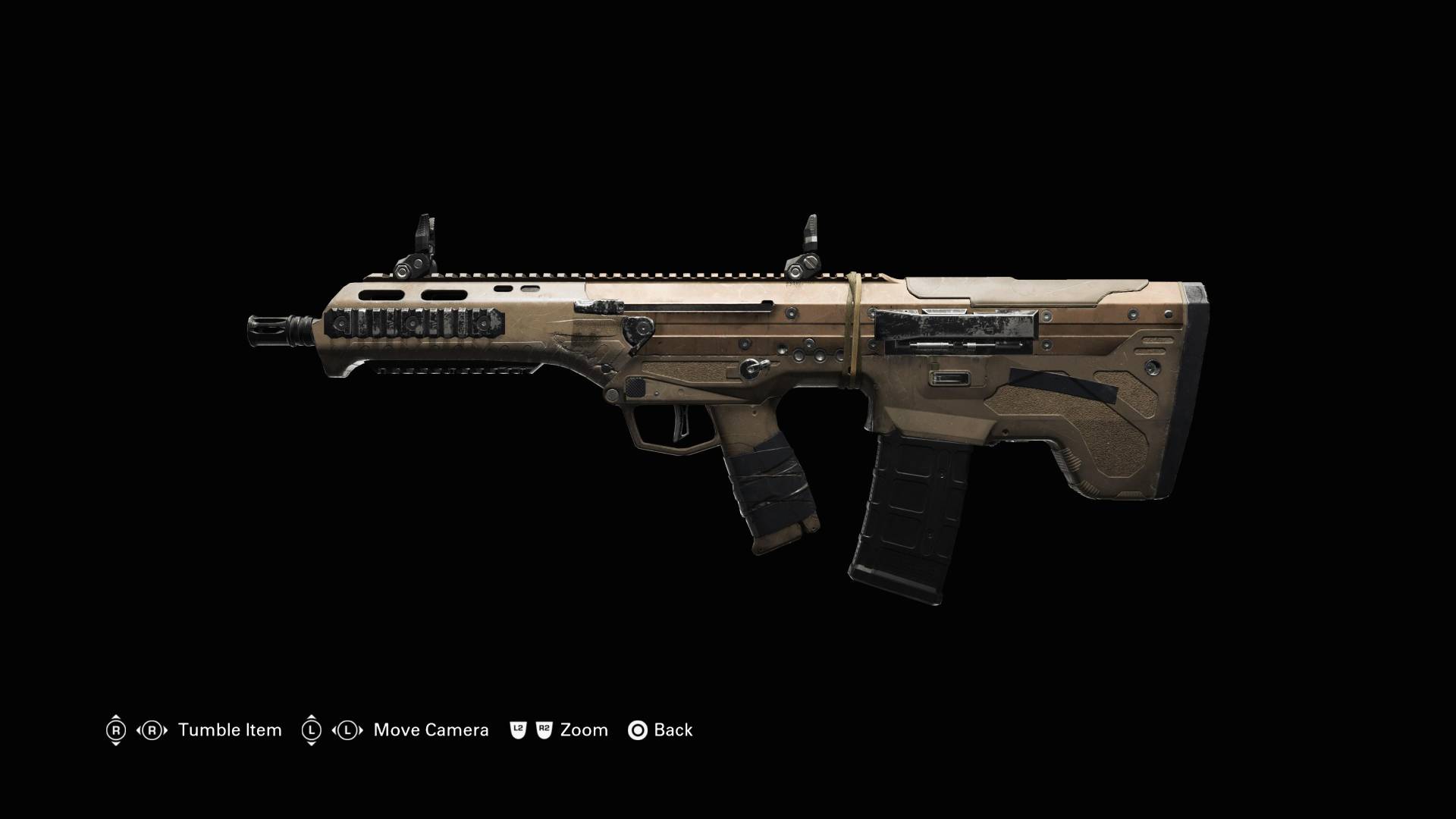
Task: Select the R2 trigger Zoom icon
Action: point(544,730)
